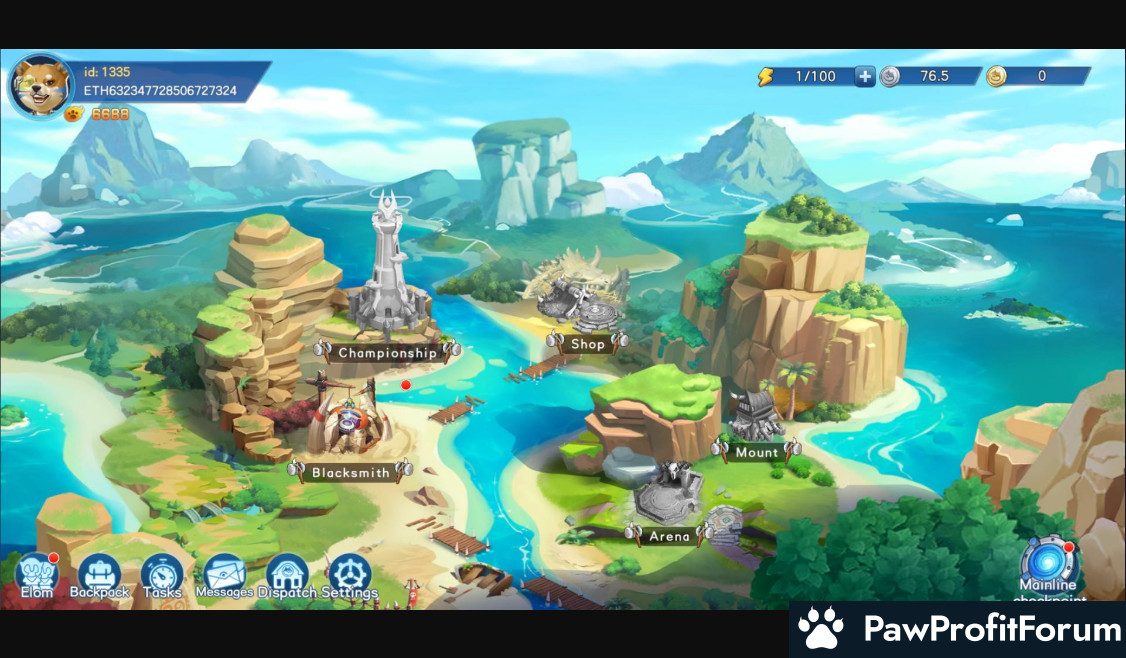This screenshot has height=658, width=1126.
Task: Open the dog avatar player profile
Action: [x=37, y=85]
